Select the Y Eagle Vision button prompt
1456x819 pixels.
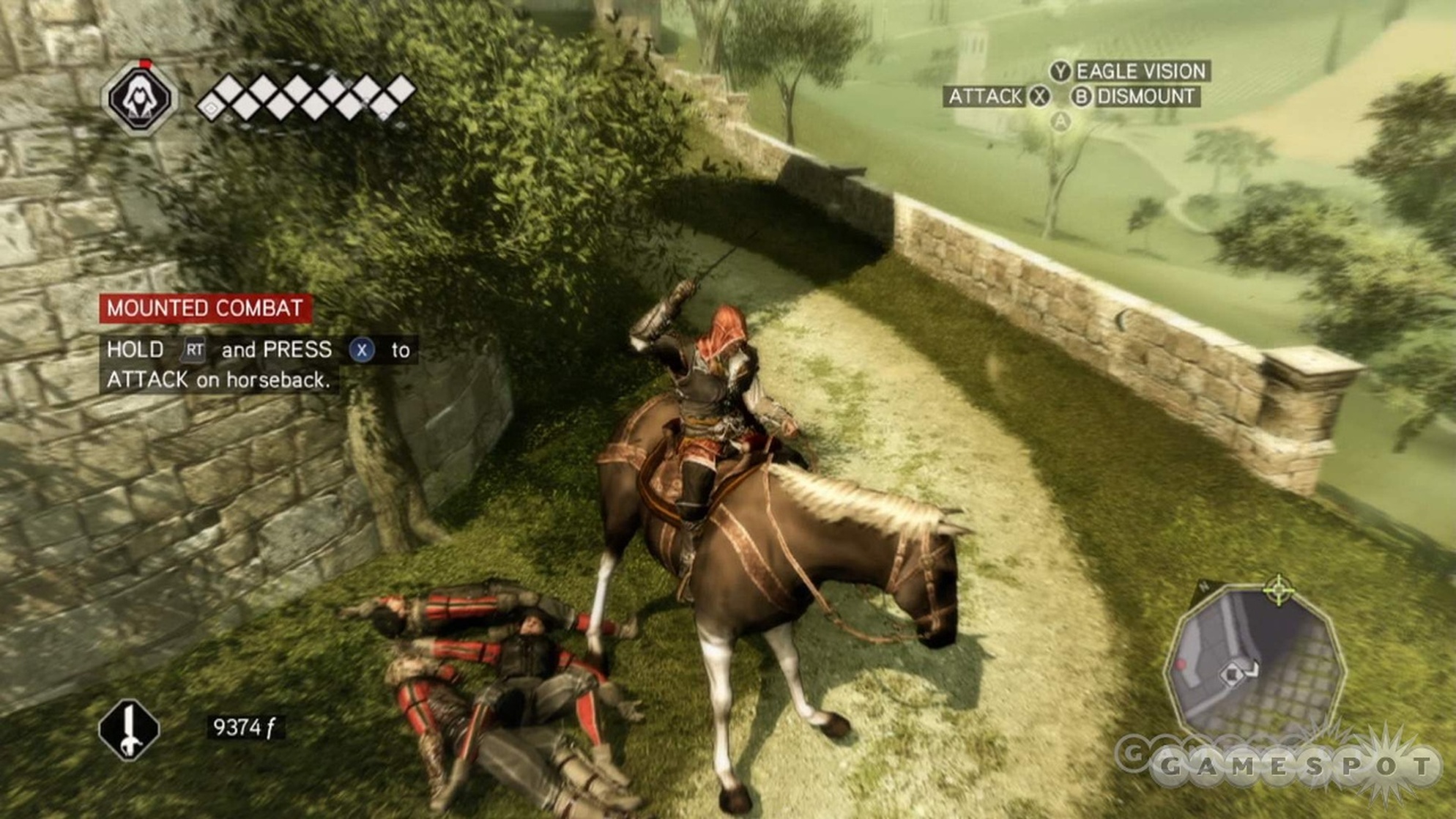click(x=1061, y=71)
